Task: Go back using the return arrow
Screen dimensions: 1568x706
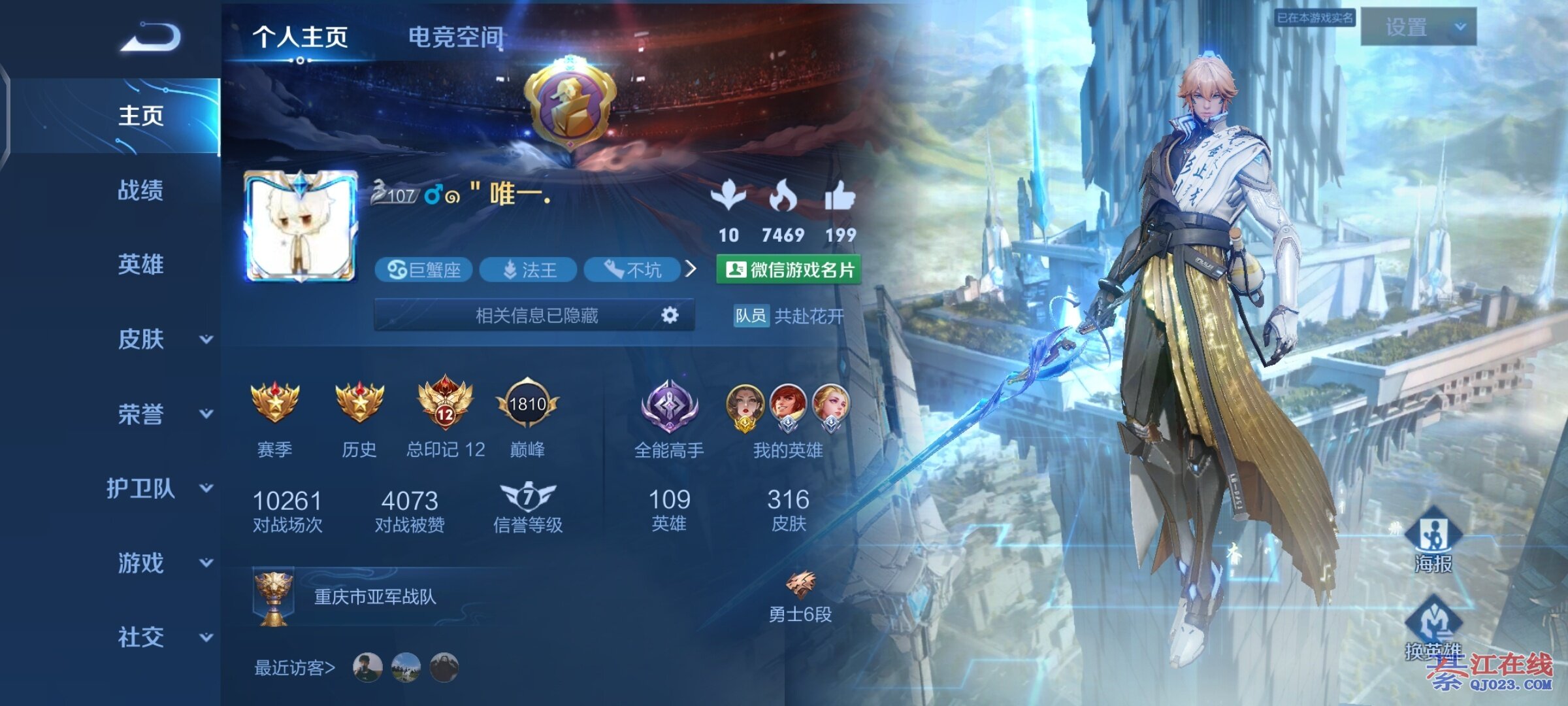Action: coord(151,37)
